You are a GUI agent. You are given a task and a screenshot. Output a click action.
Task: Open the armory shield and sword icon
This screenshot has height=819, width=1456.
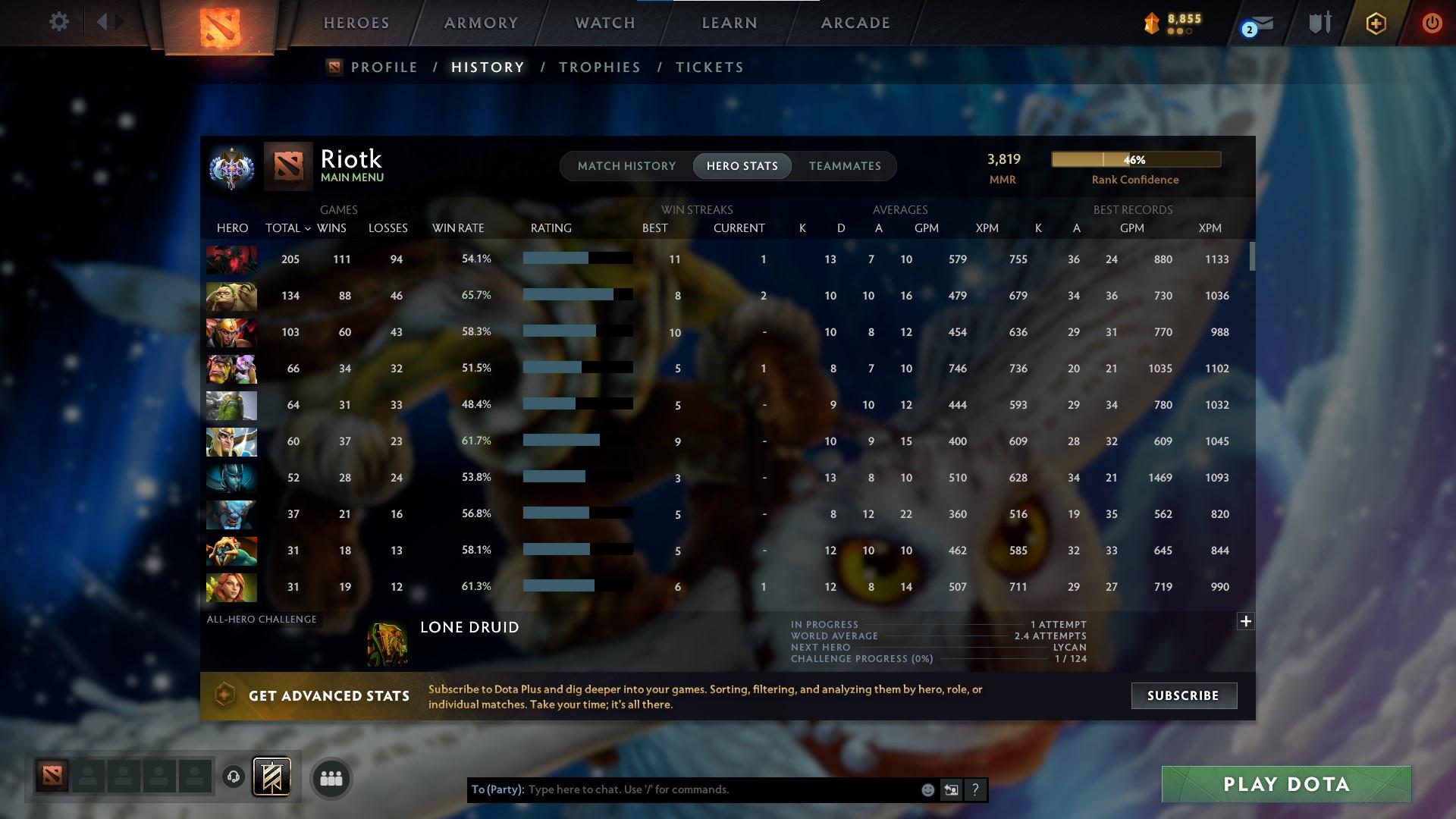tap(1319, 24)
